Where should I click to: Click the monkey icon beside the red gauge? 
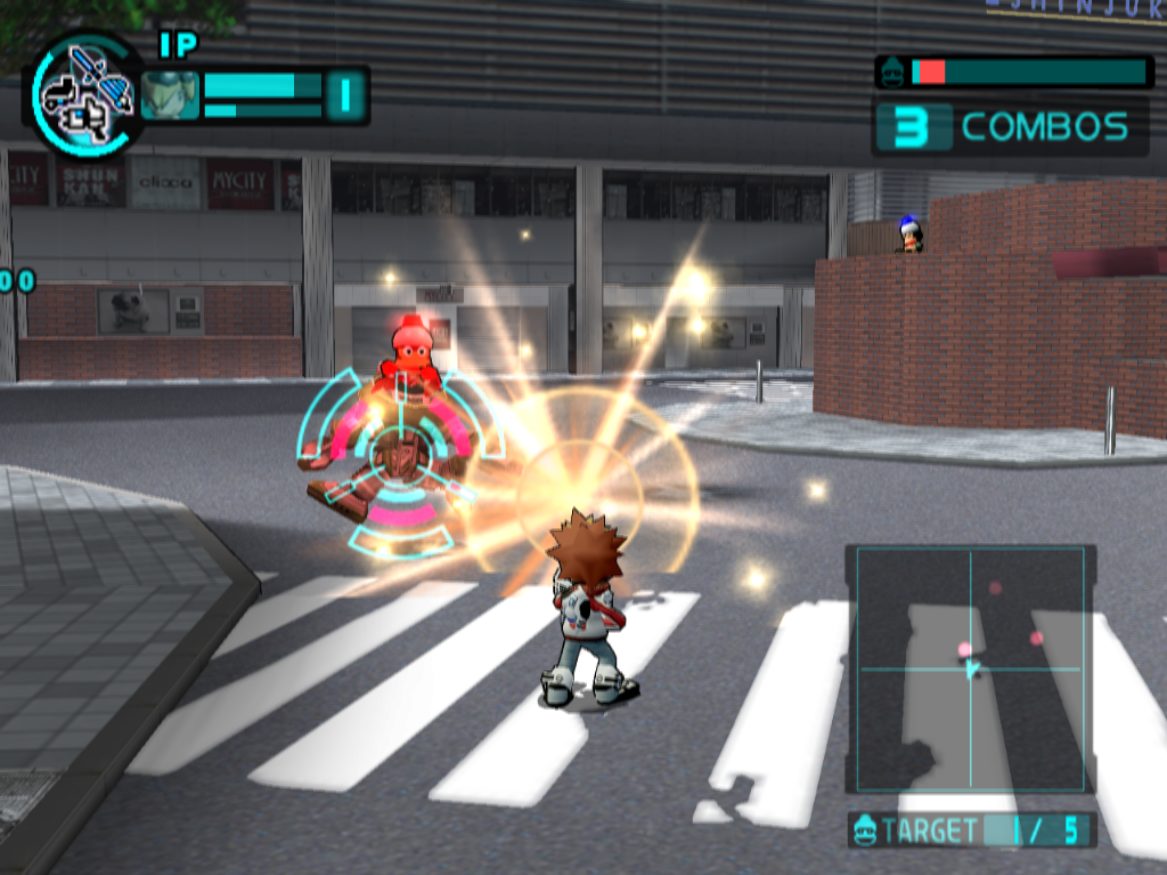(x=893, y=72)
